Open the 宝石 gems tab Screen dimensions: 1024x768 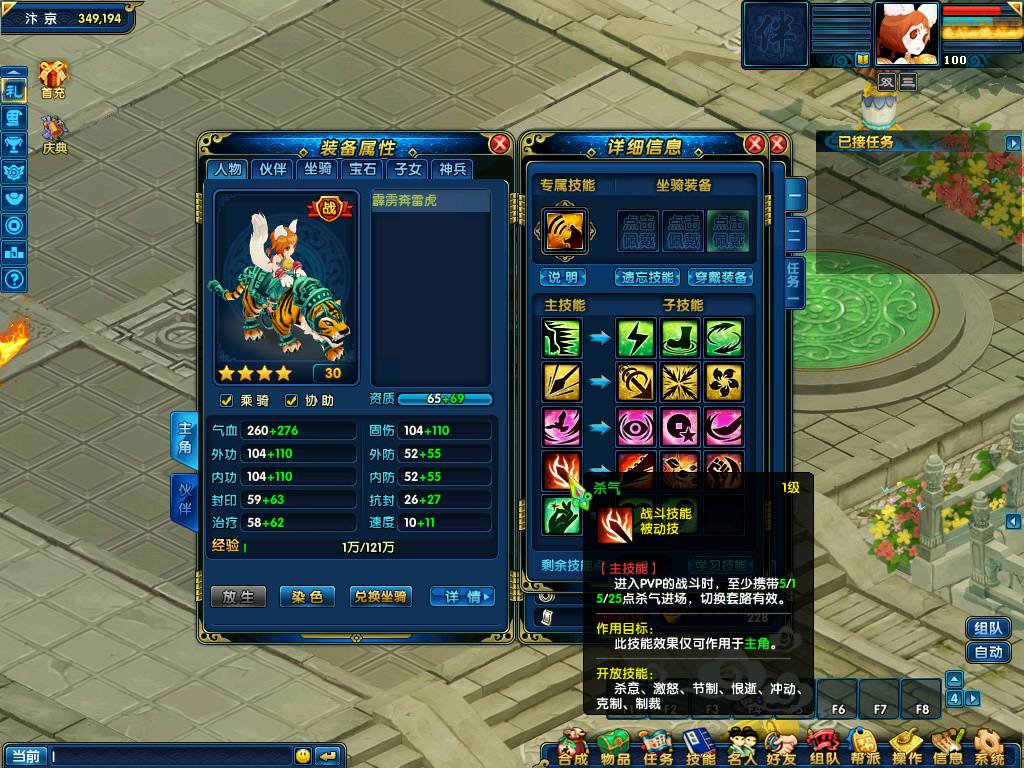click(363, 169)
